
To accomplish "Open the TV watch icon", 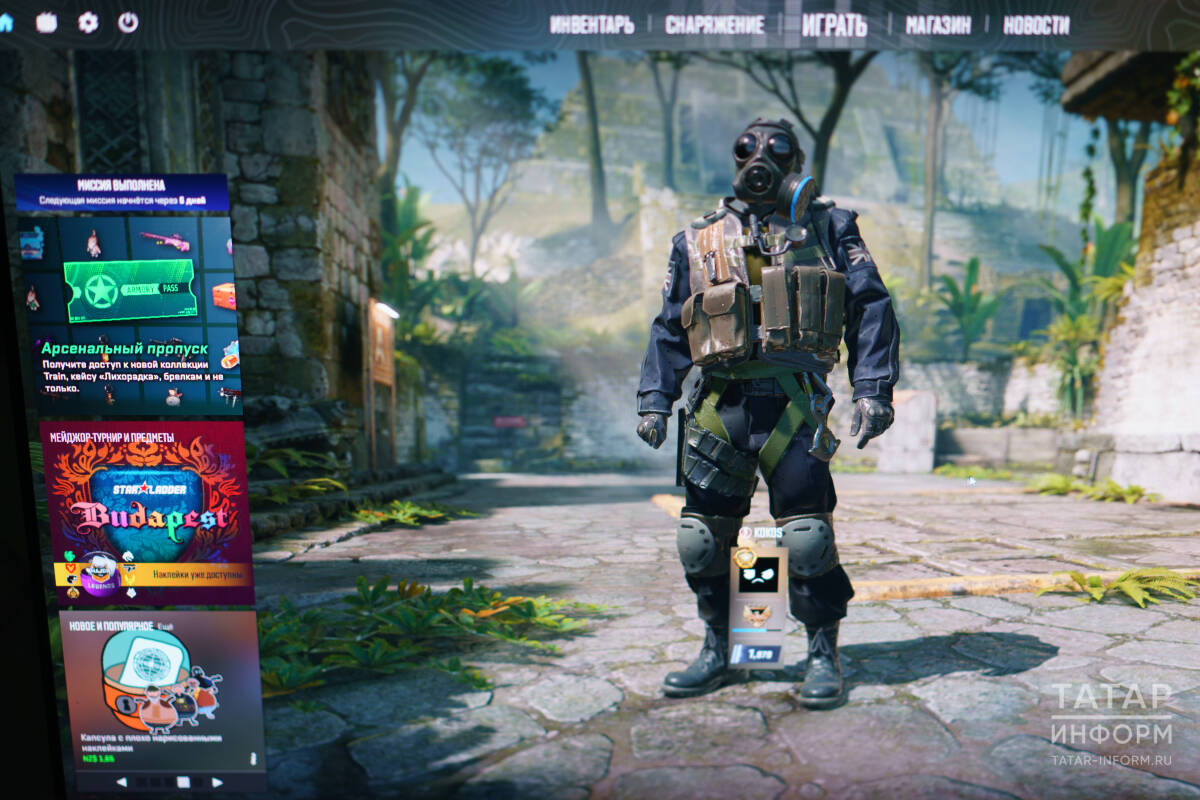I will click(x=46, y=22).
